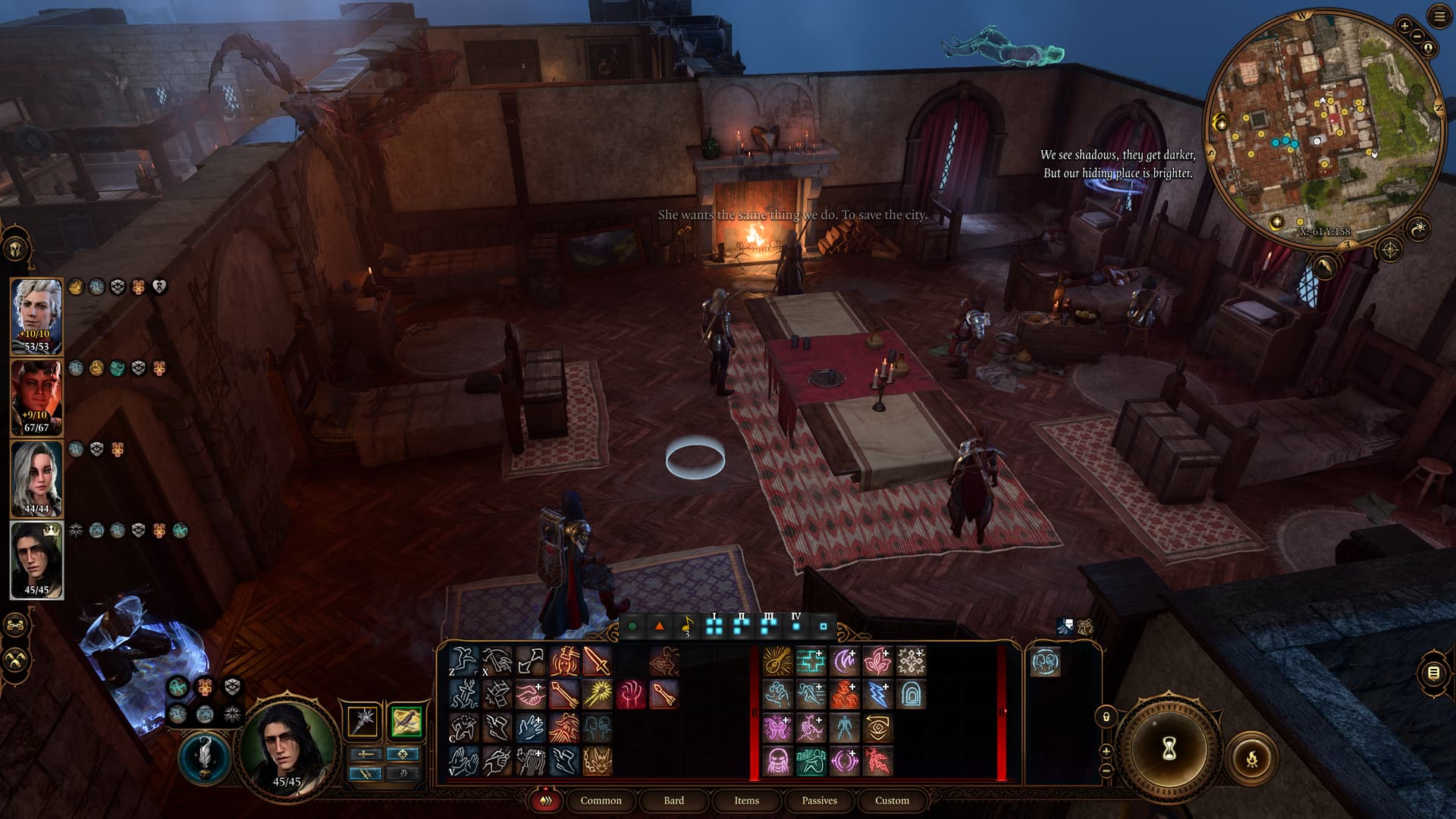
Task: Select the pink butterfly spell icon
Action: [777, 728]
